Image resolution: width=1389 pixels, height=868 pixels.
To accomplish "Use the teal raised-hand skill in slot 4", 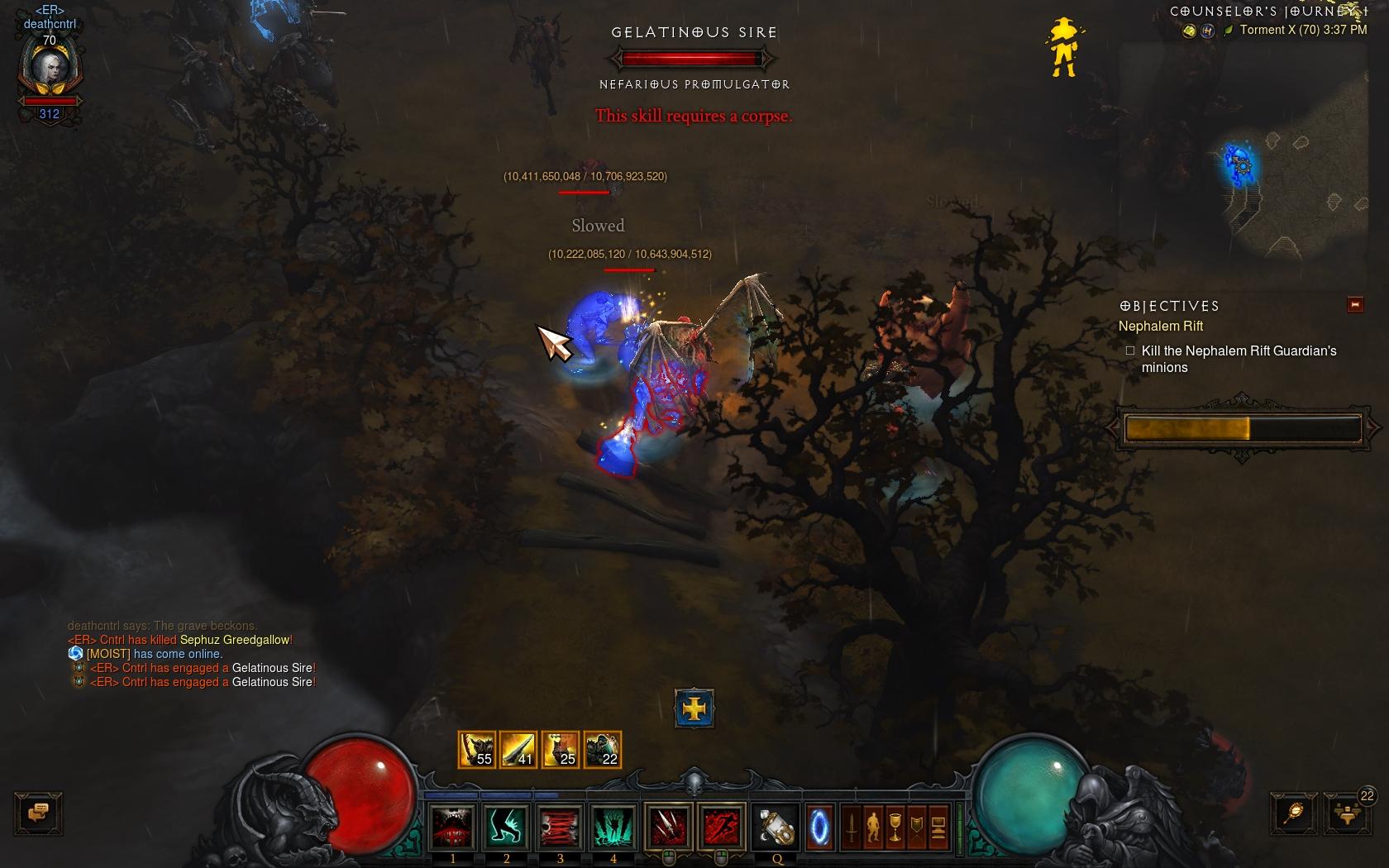I will [613, 826].
